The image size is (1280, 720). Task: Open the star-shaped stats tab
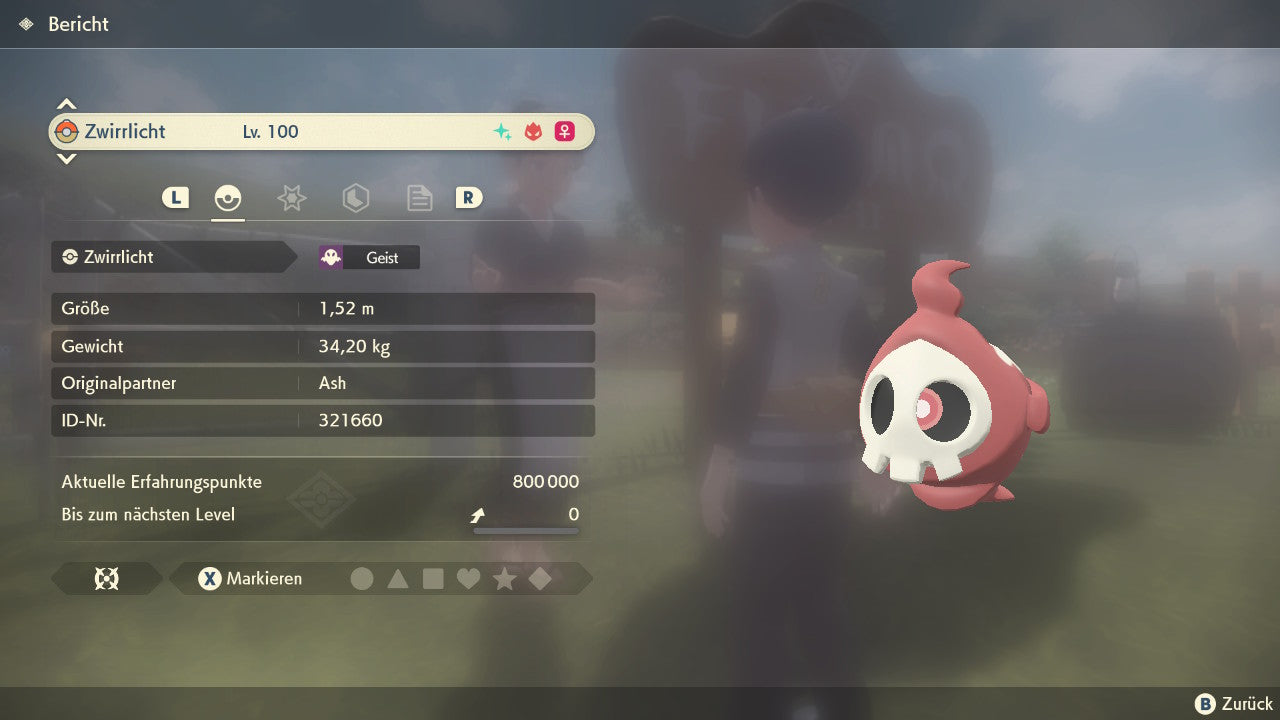tap(291, 198)
